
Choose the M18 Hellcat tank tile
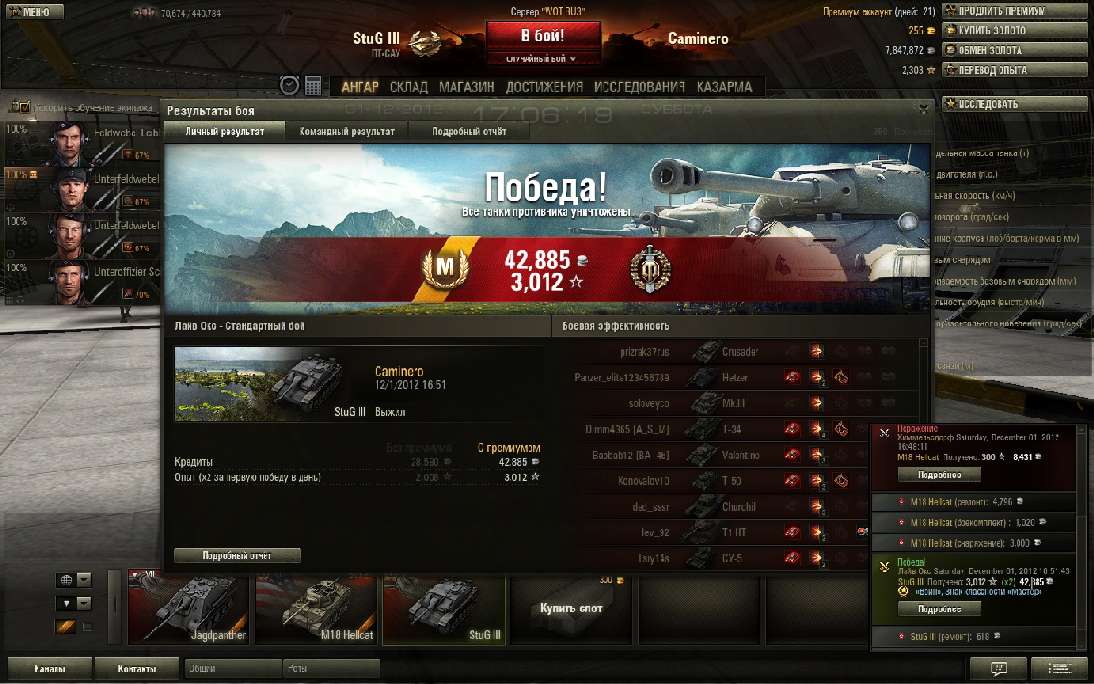[315, 609]
